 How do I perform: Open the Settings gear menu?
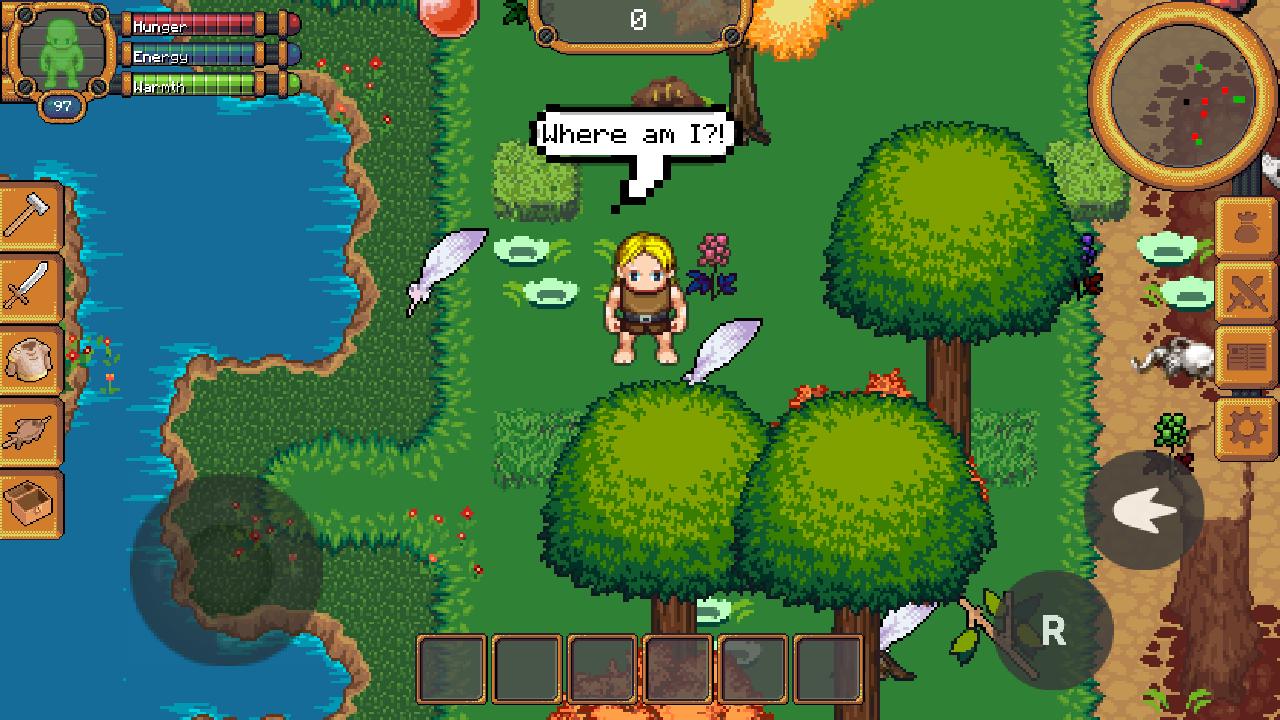point(1246,426)
